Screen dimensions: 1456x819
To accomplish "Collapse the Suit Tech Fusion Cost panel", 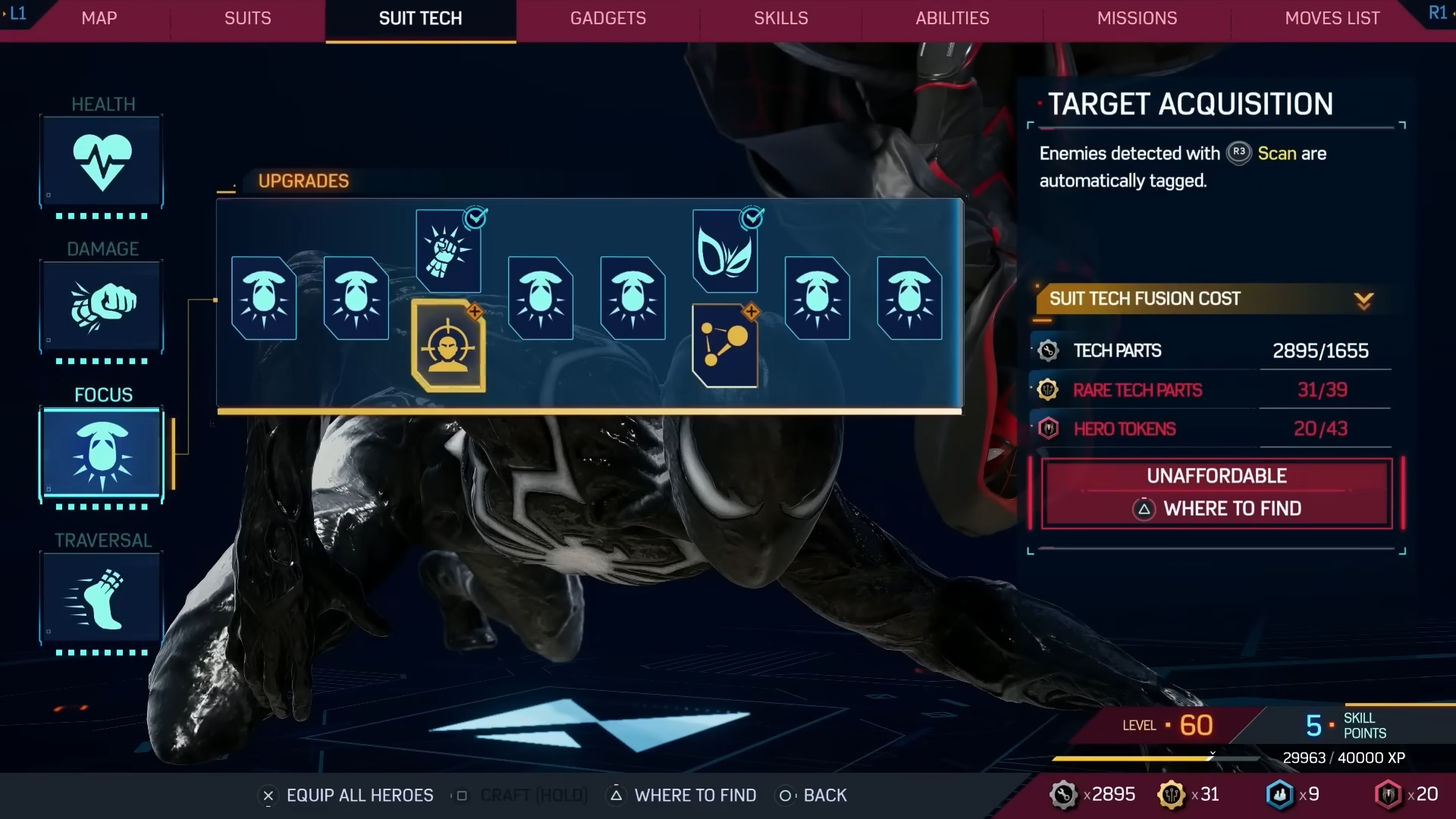I will [x=1363, y=300].
